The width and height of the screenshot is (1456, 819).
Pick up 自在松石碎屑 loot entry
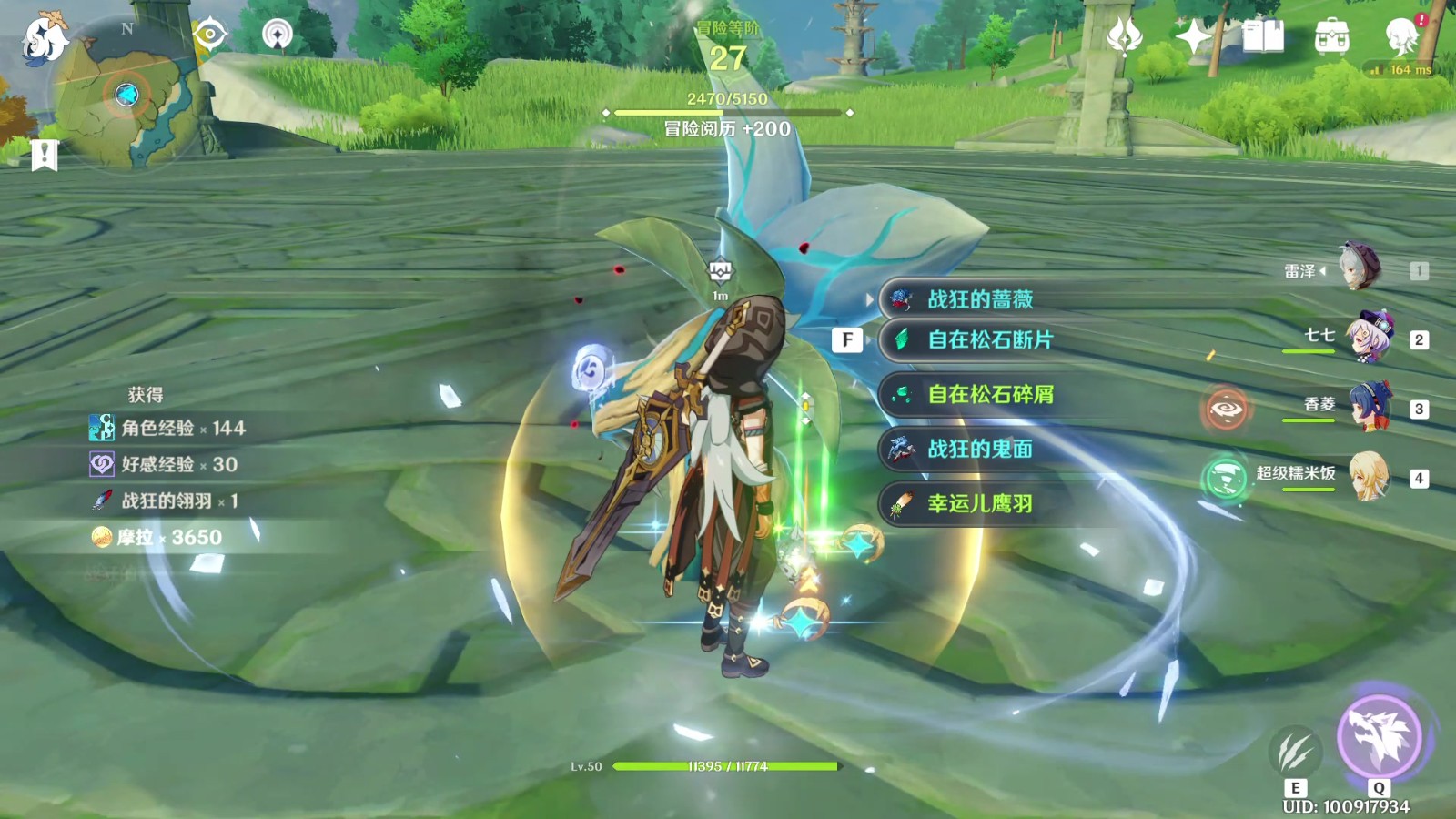click(x=990, y=394)
